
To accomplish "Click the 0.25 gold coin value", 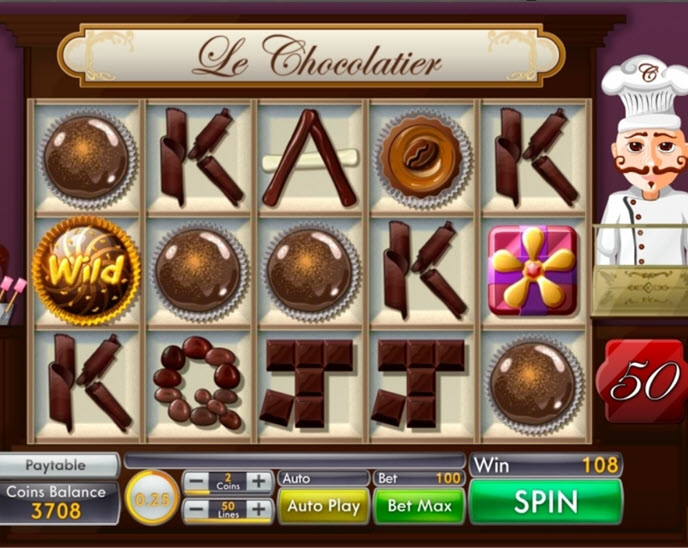I will tap(152, 496).
